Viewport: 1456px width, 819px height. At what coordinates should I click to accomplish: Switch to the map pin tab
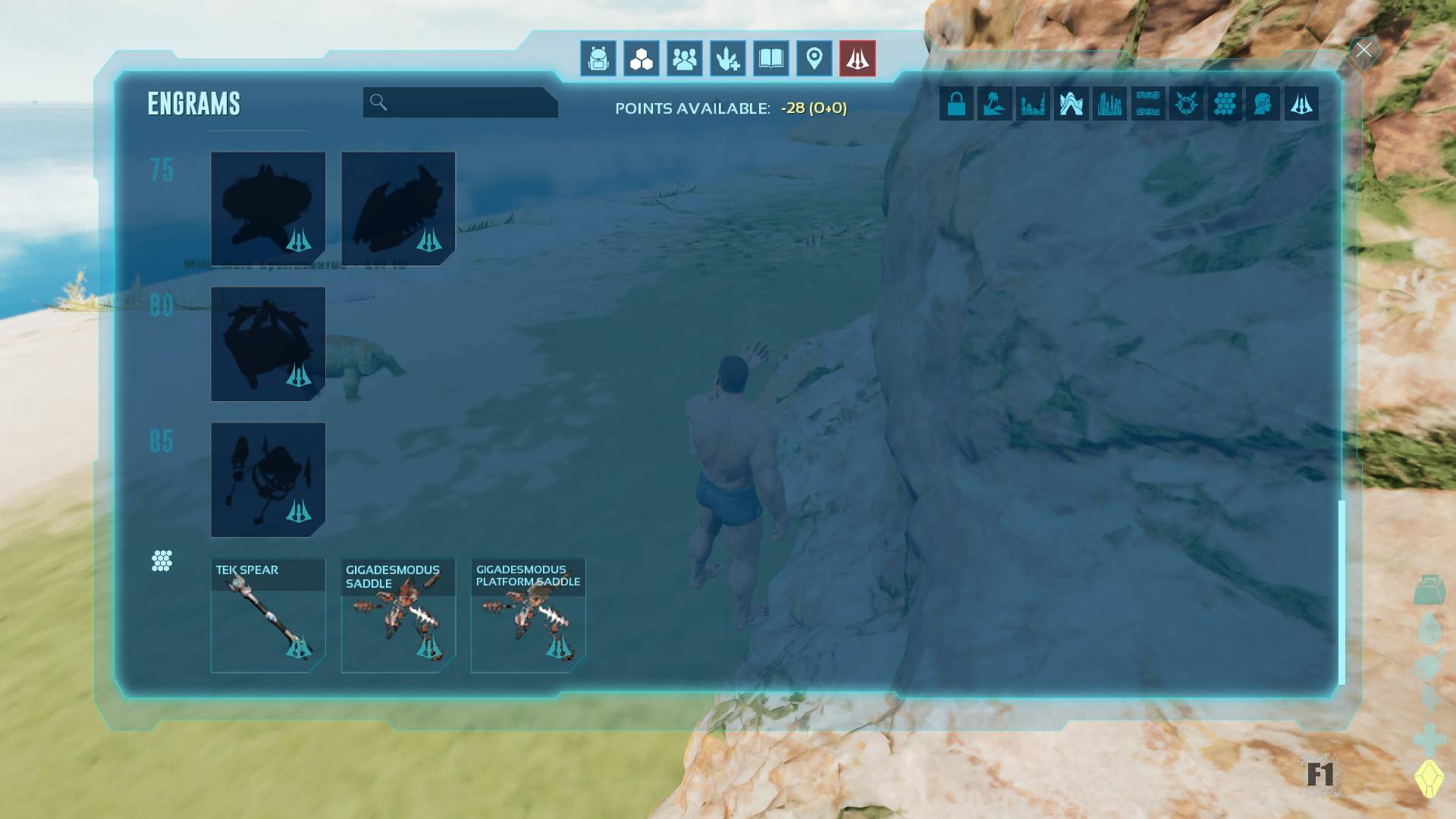pyautogui.click(x=814, y=58)
